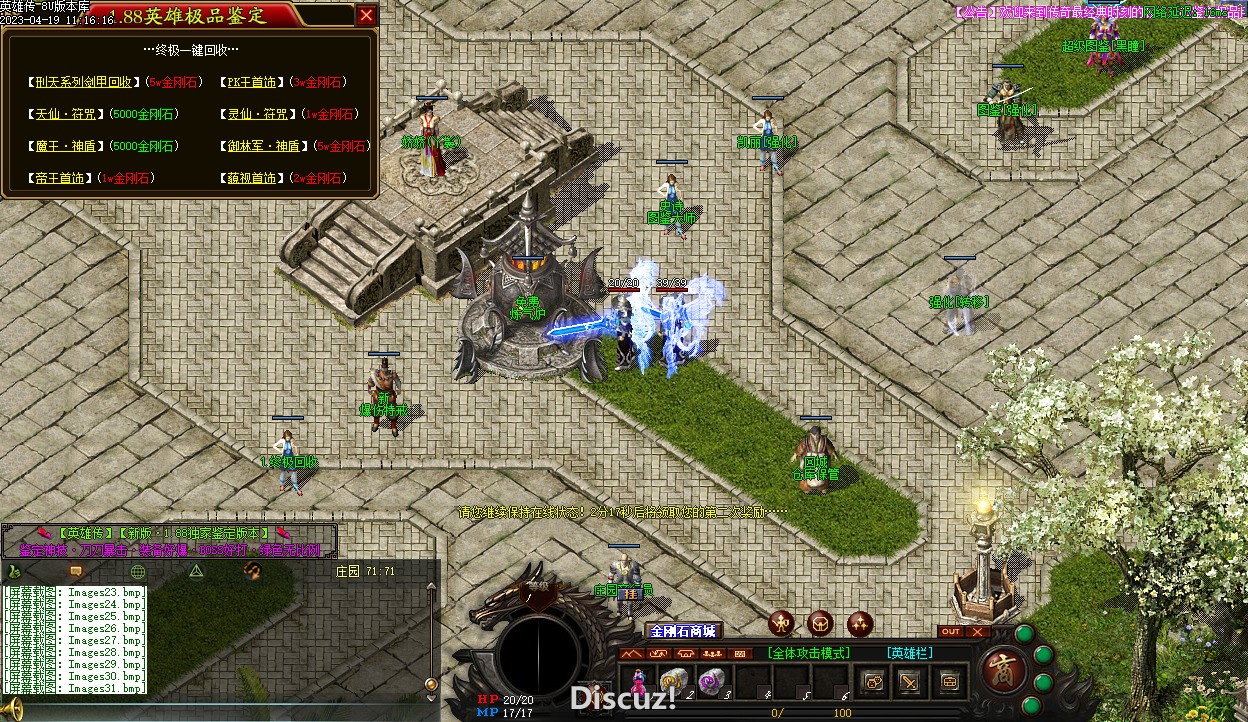
Task: Click the globe icon above the chat log
Action: pyautogui.click(x=138, y=571)
